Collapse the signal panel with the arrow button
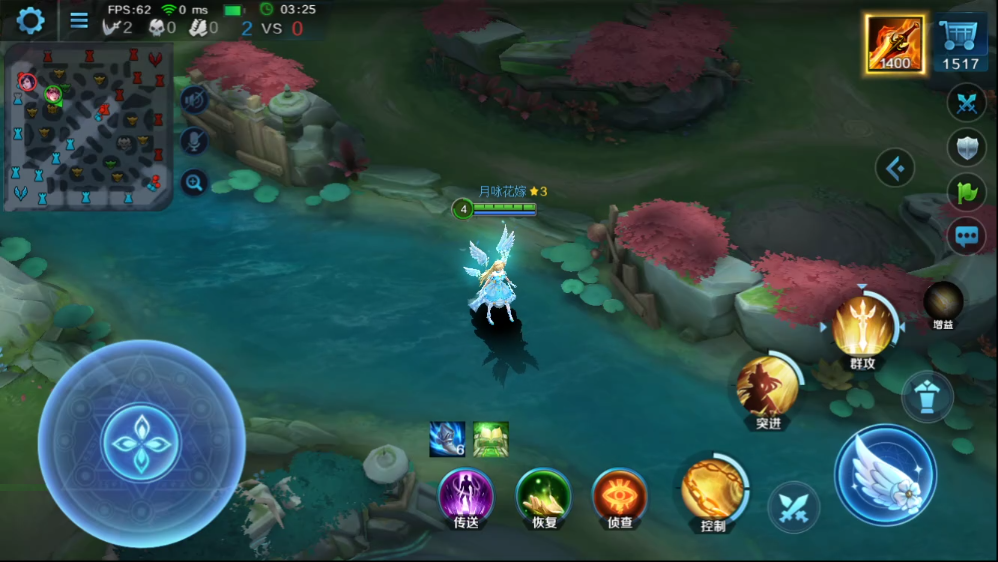This screenshot has height=562, width=998. point(895,168)
